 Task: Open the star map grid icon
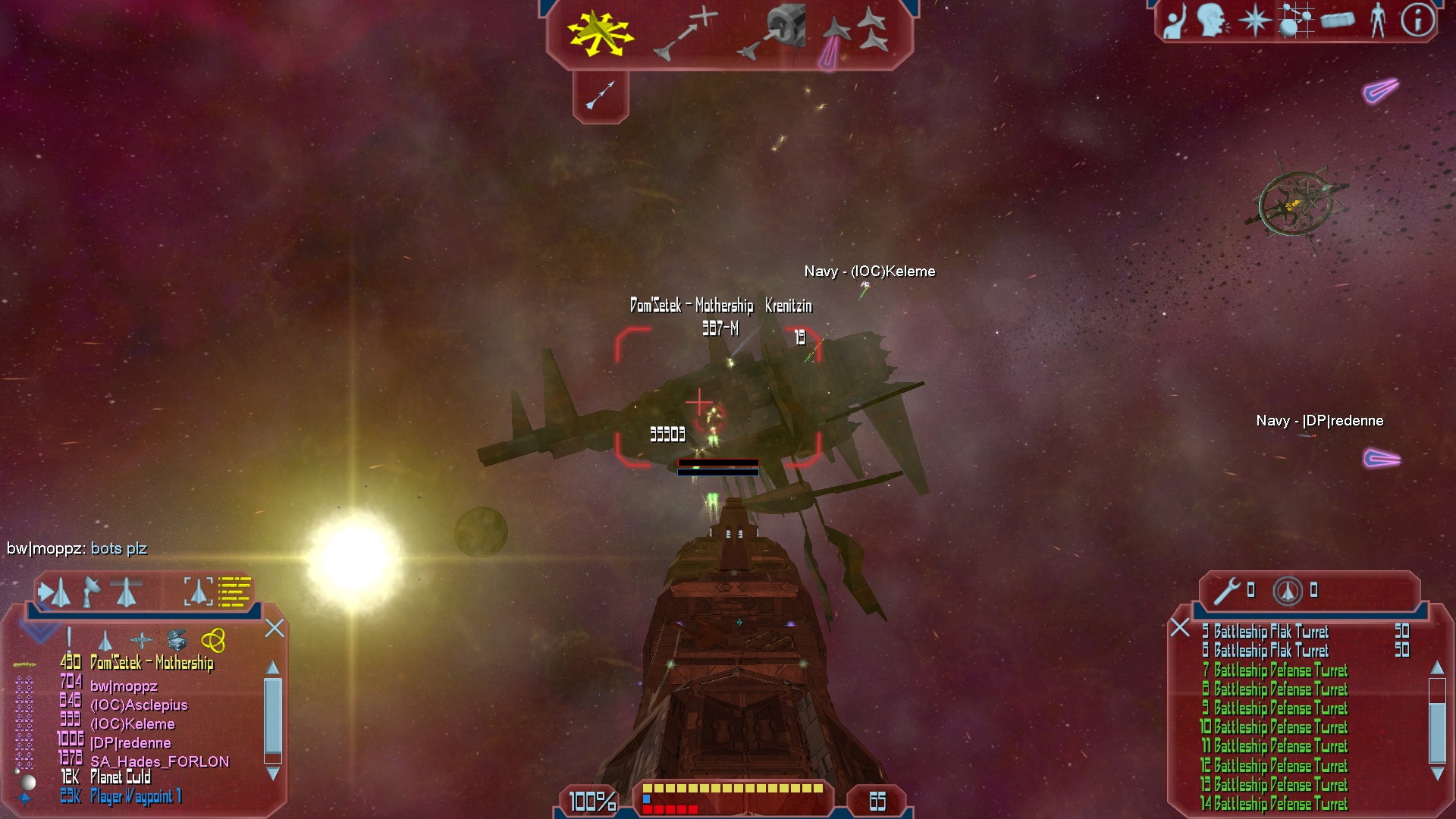(1295, 20)
